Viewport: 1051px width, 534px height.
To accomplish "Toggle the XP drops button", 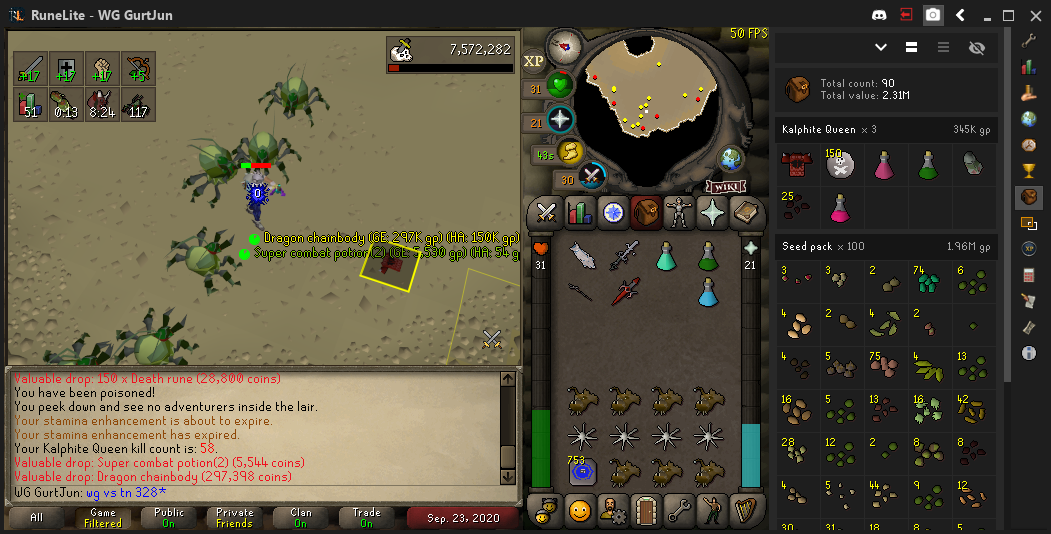I will [x=534, y=61].
